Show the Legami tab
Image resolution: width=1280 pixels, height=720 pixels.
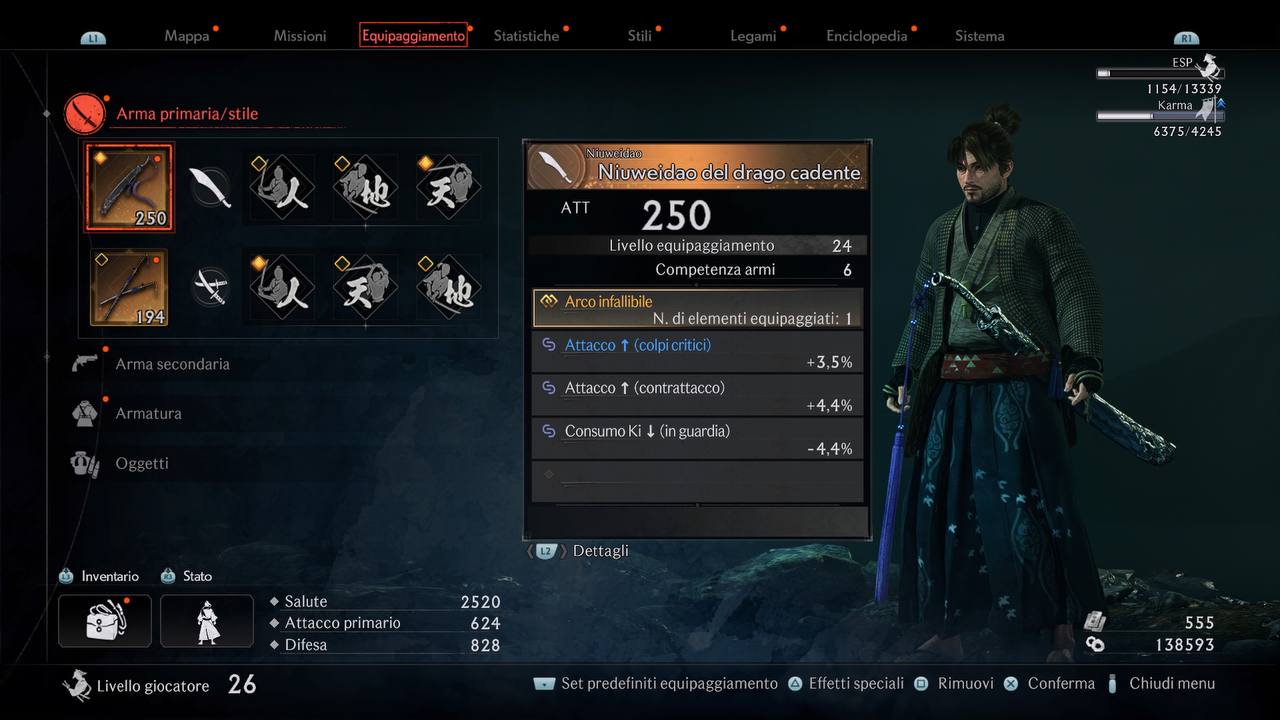click(x=753, y=36)
